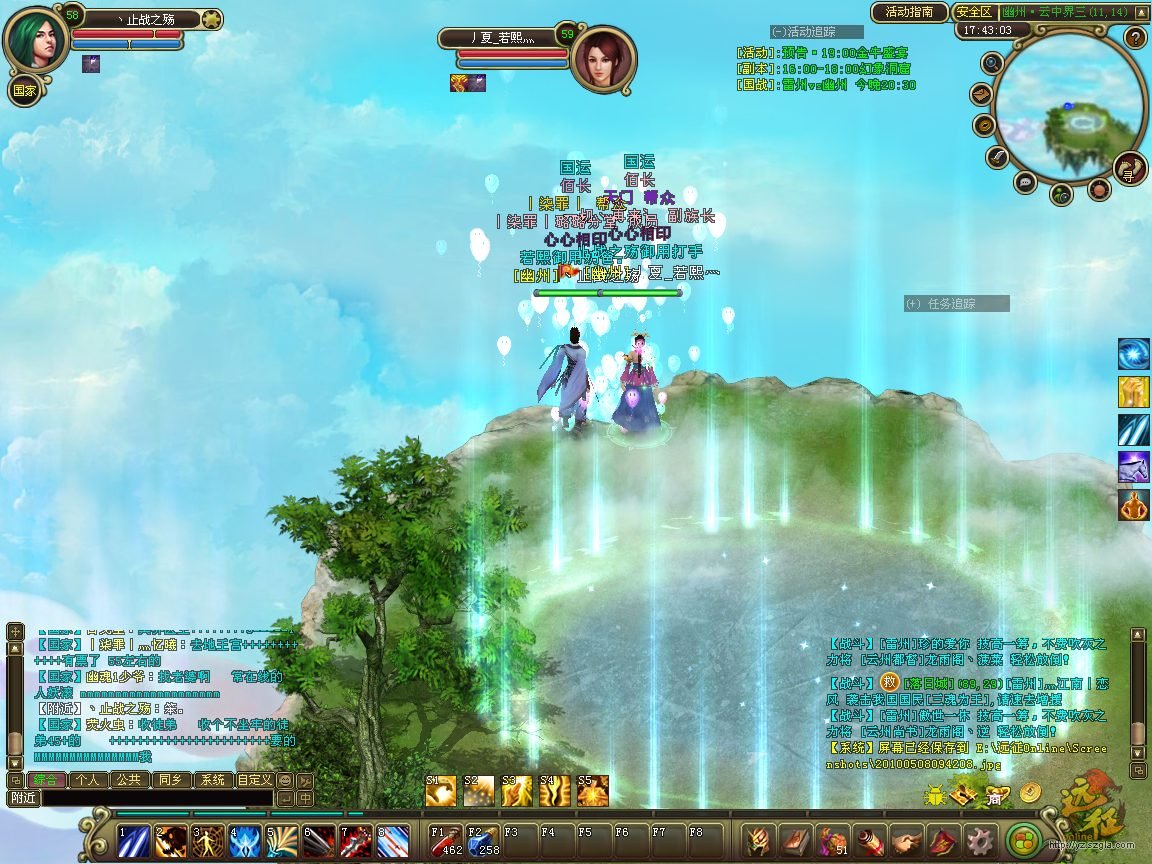The width and height of the screenshot is (1152, 864).
Task: Use the F2 blue potion slot
Action: [483, 840]
